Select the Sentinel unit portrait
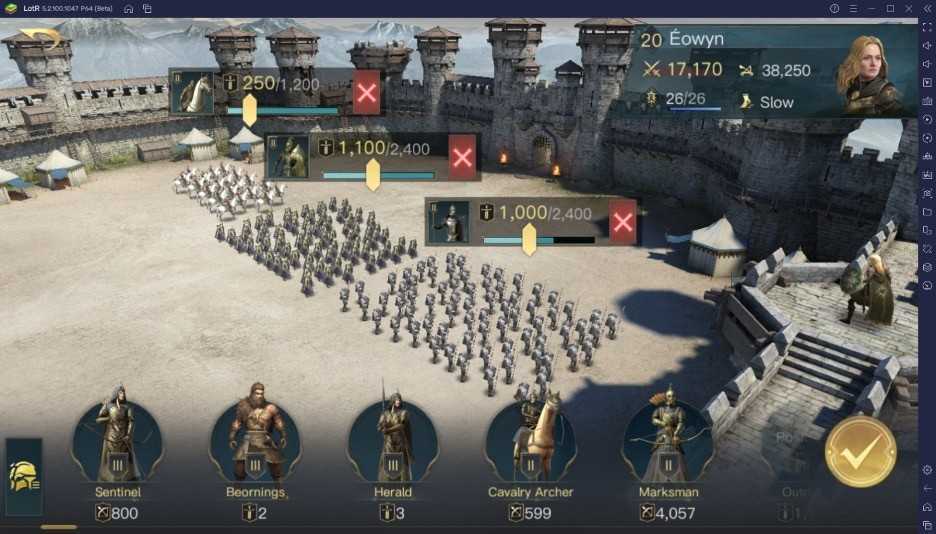The height and width of the screenshot is (534, 936). coord(117,441)
